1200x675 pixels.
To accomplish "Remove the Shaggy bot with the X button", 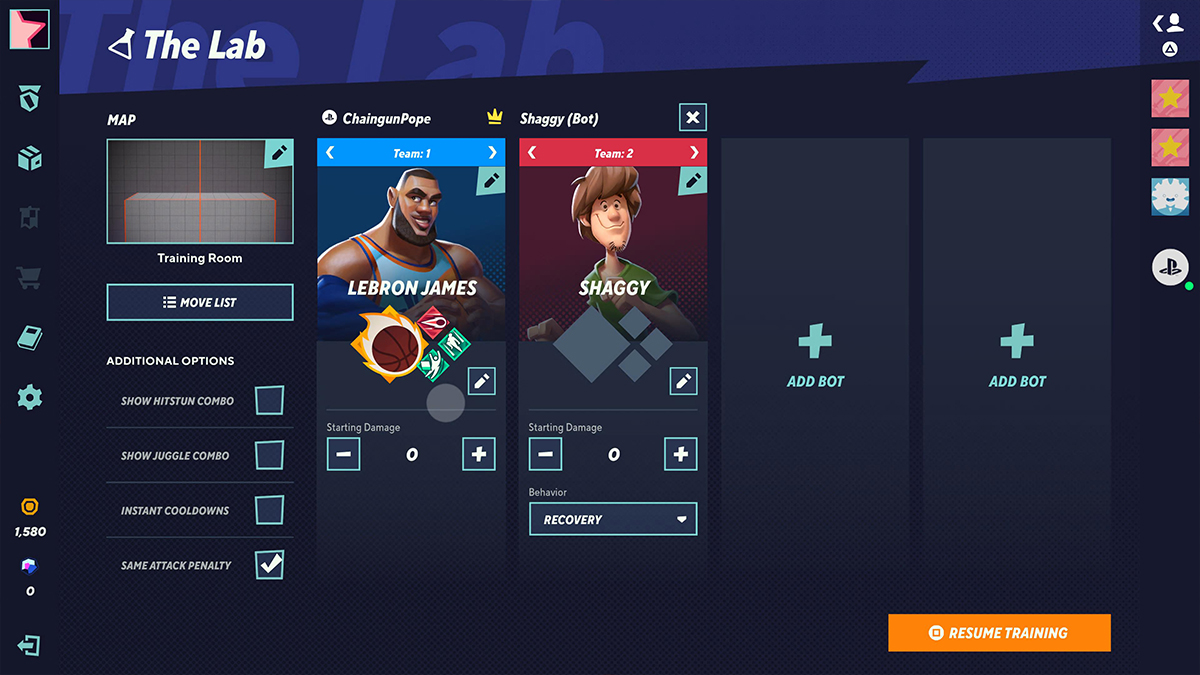I will [692, 117].
